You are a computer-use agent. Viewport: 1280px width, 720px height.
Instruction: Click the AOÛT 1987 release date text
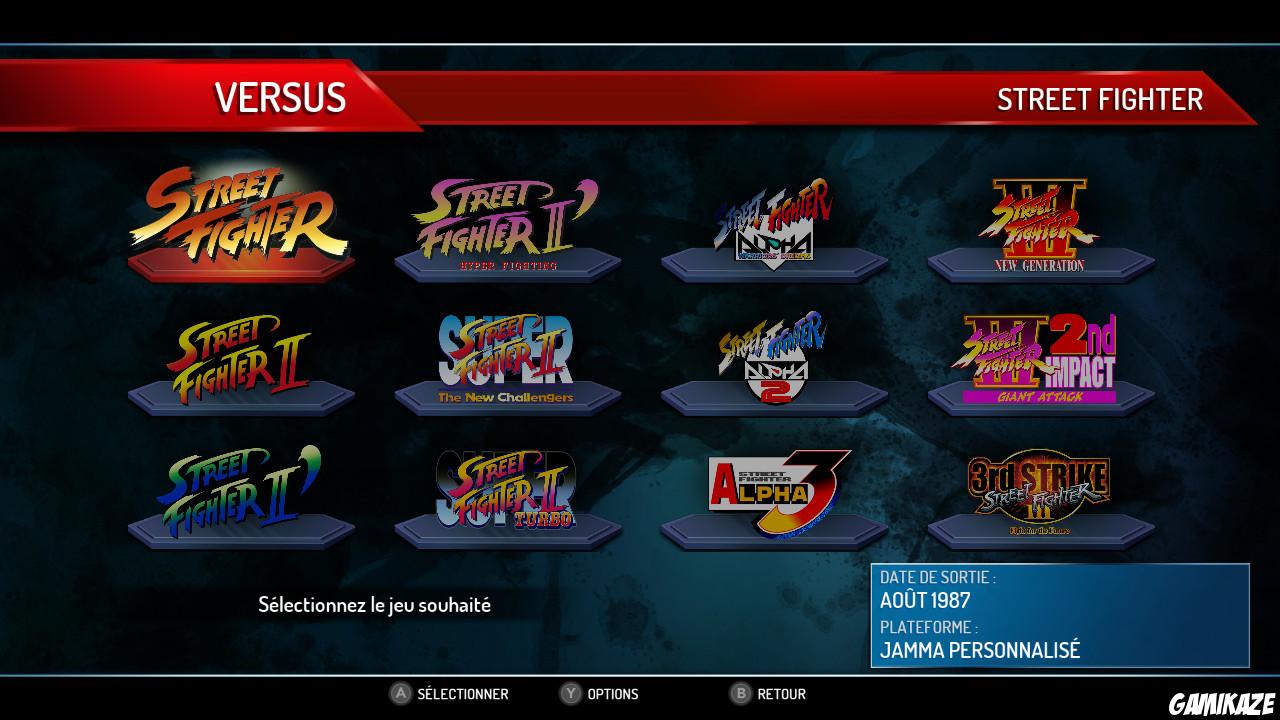click(x=917, y=602)
